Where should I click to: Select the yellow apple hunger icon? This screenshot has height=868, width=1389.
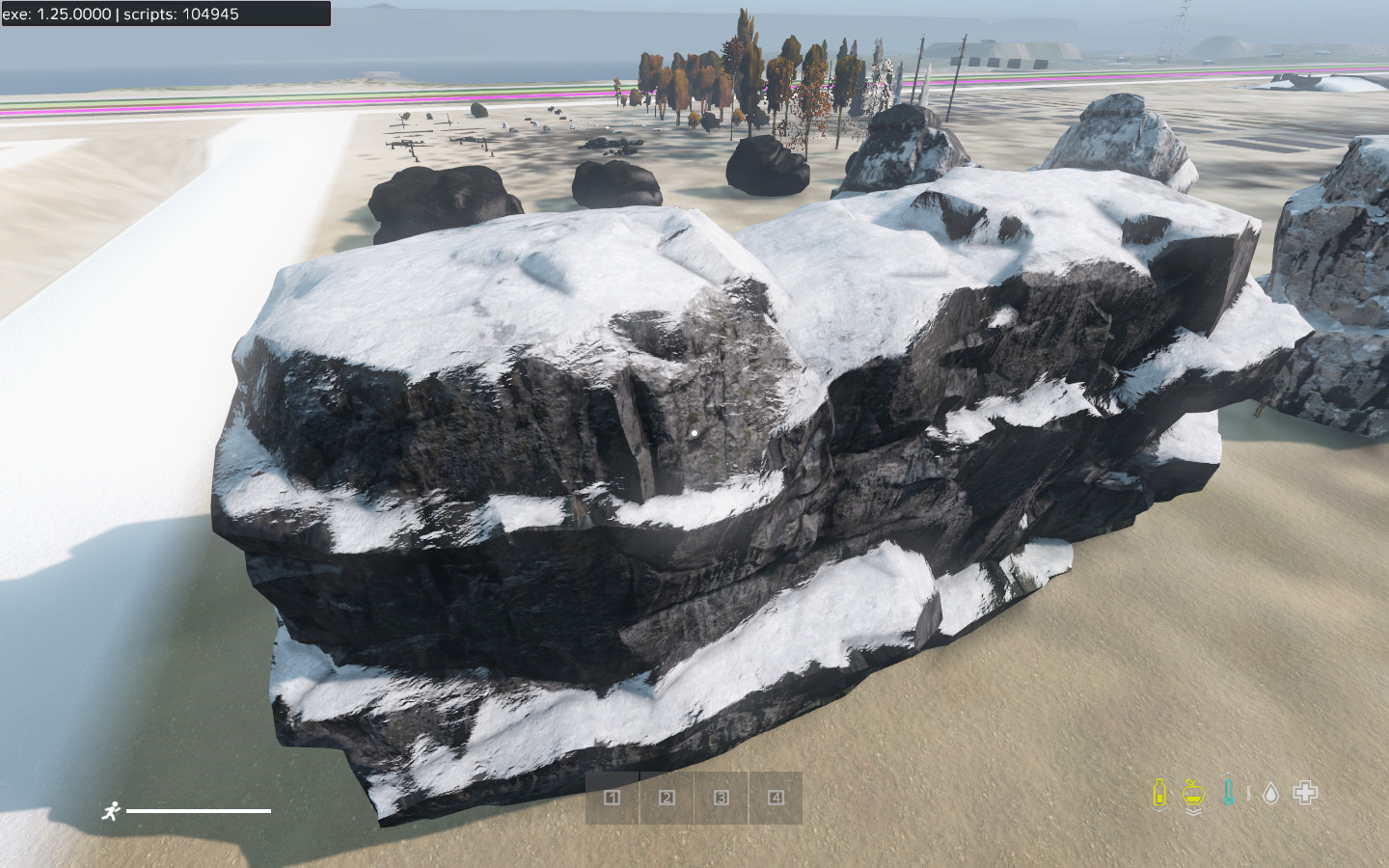coord(1194,794)
